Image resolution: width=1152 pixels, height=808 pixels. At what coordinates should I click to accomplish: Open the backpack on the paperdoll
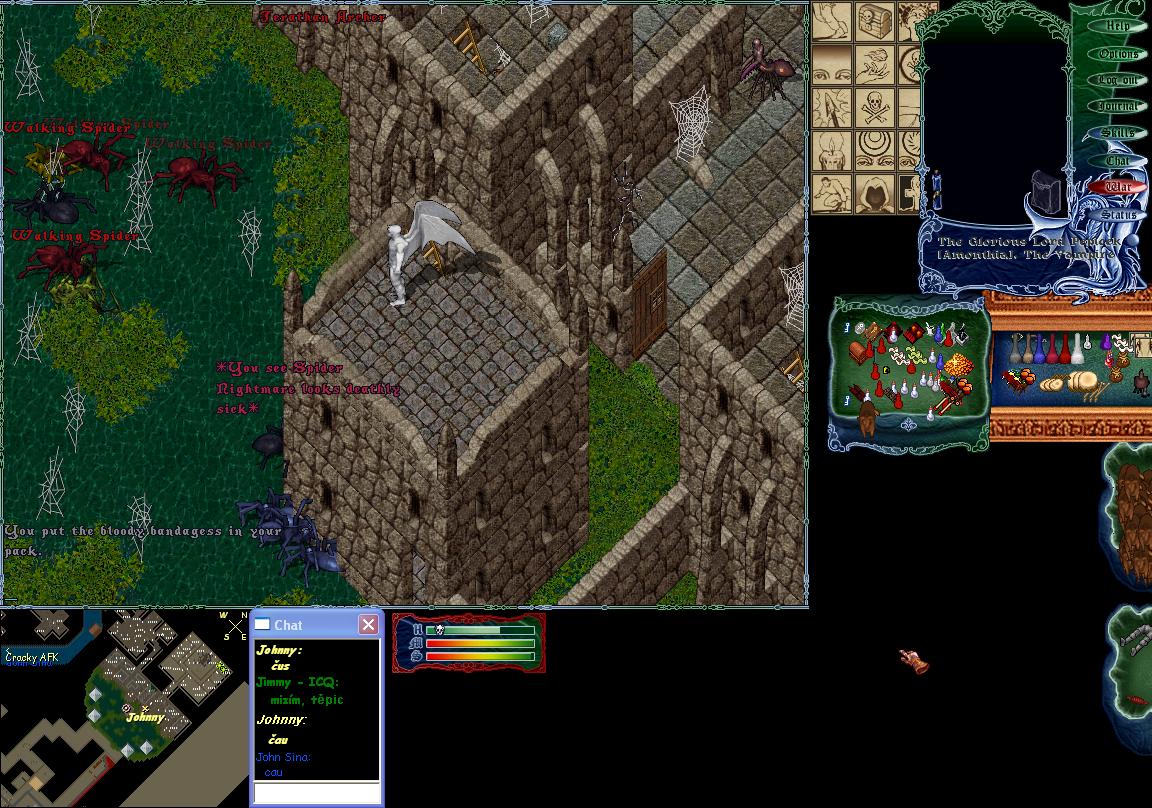(x=1046, y=190)
